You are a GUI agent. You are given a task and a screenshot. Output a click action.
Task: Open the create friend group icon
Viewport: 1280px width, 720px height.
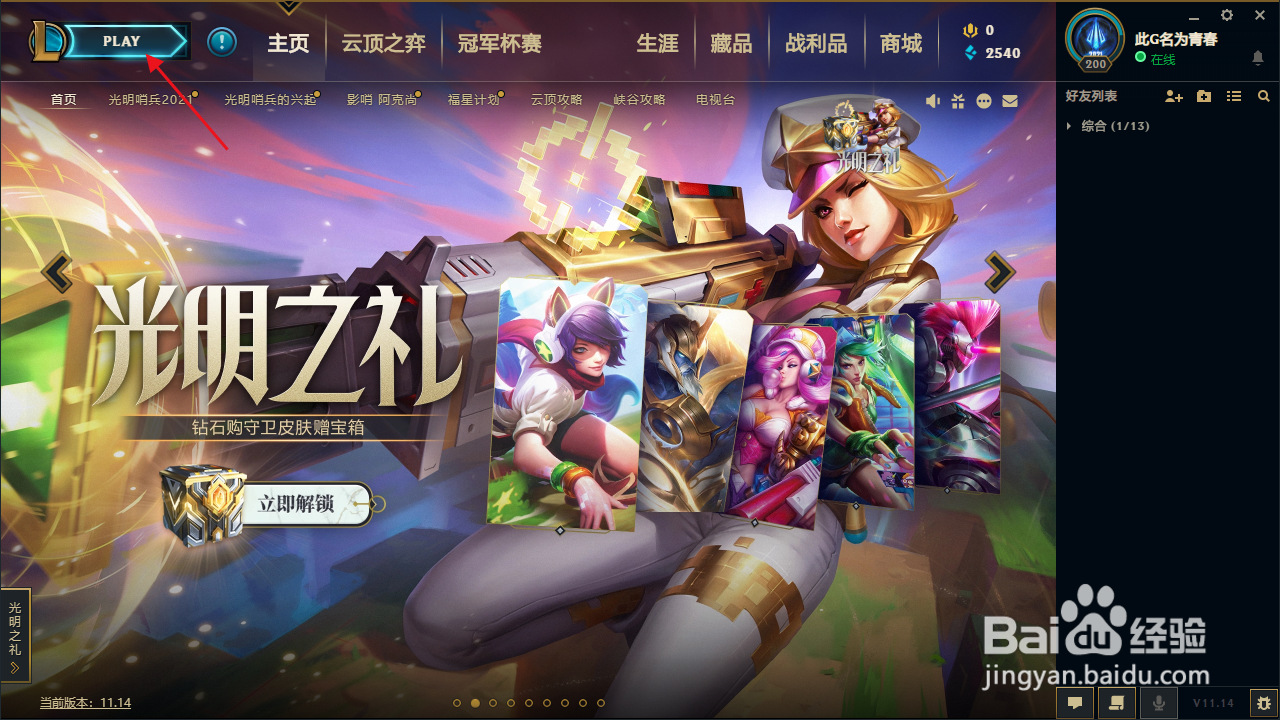(1203, 96)
